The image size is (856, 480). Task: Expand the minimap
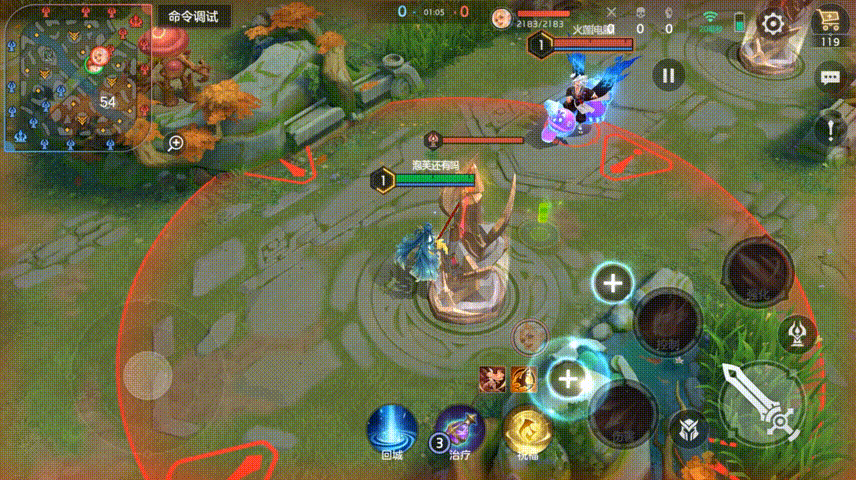tap(75, 77)
